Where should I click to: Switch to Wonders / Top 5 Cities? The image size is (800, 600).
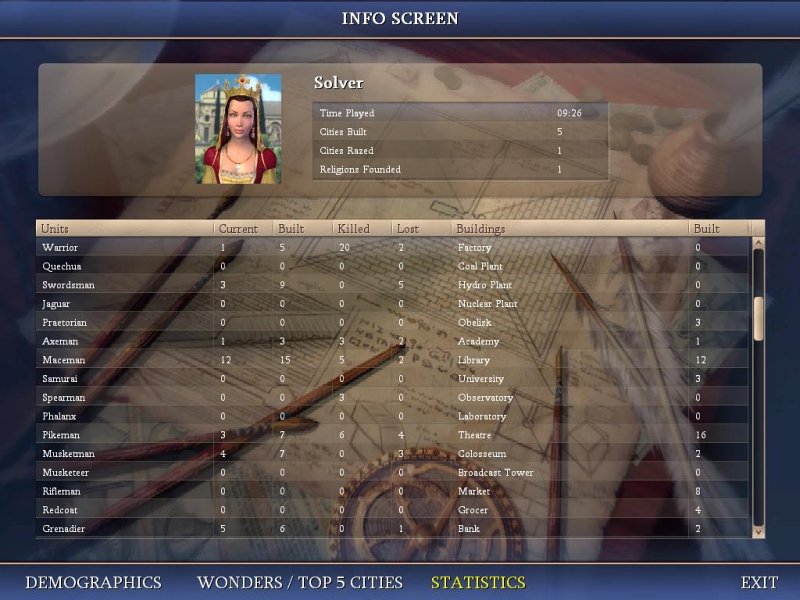coord(300,582)
